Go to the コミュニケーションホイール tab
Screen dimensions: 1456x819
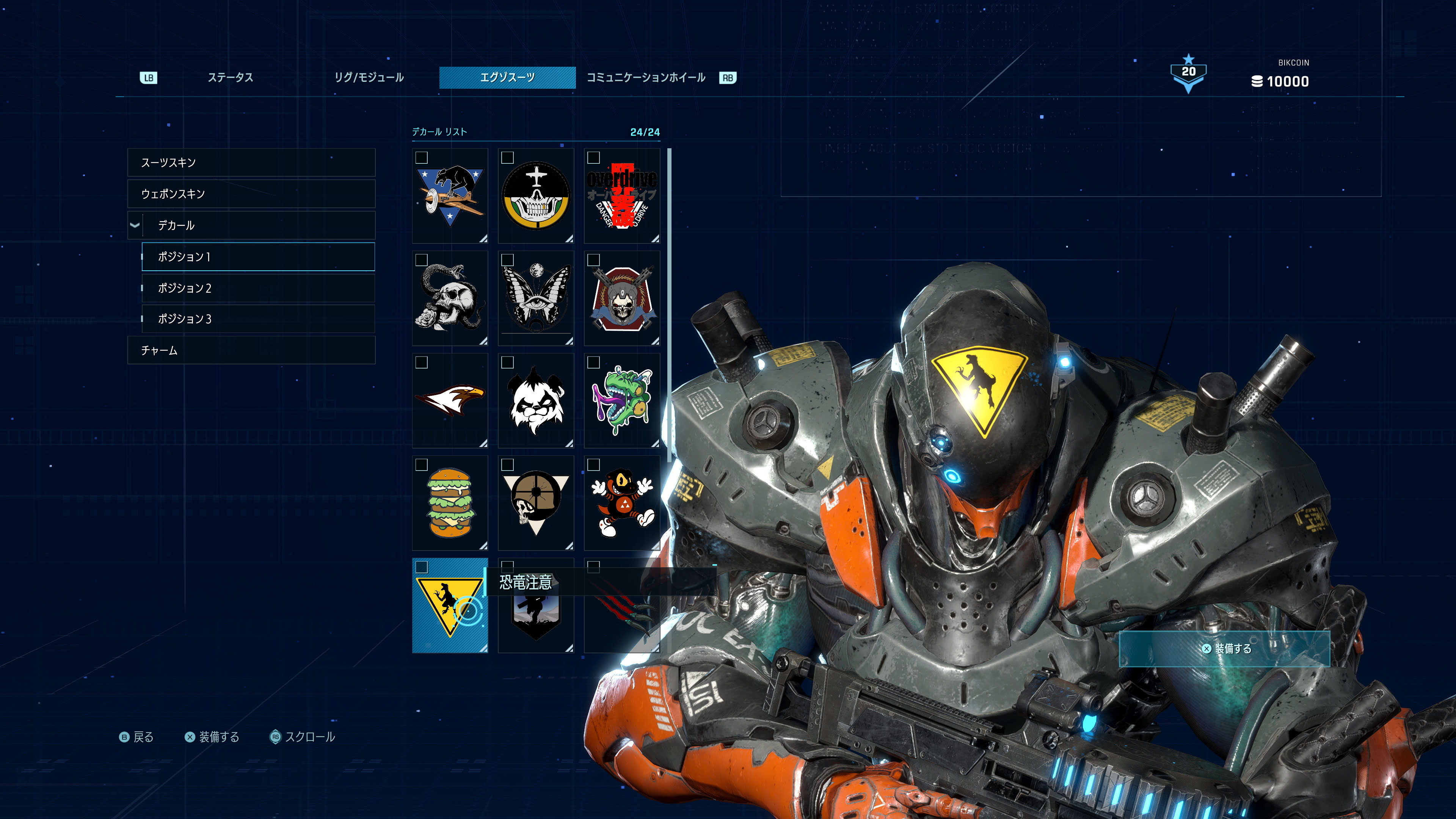[645, 77]
